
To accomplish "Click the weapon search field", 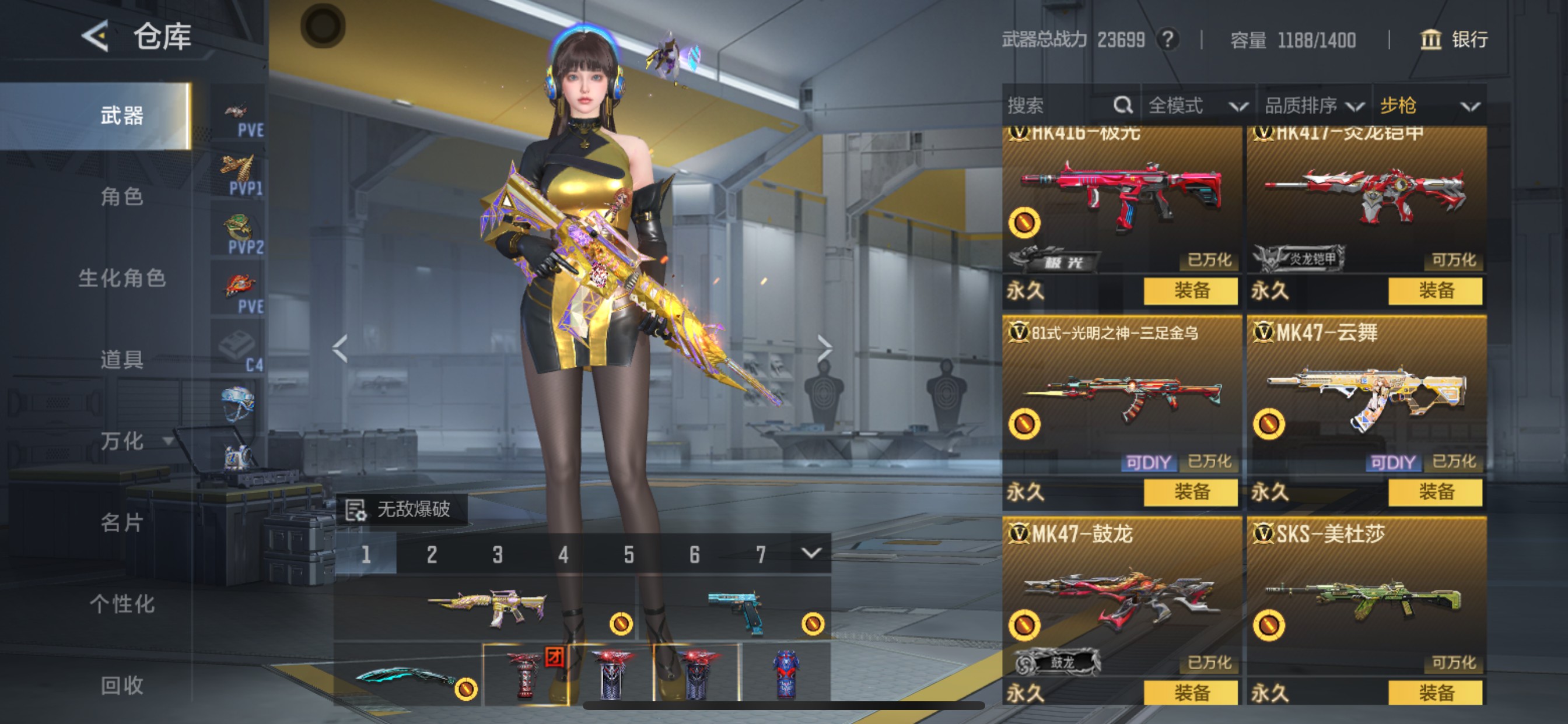I will click(1059, 106).
